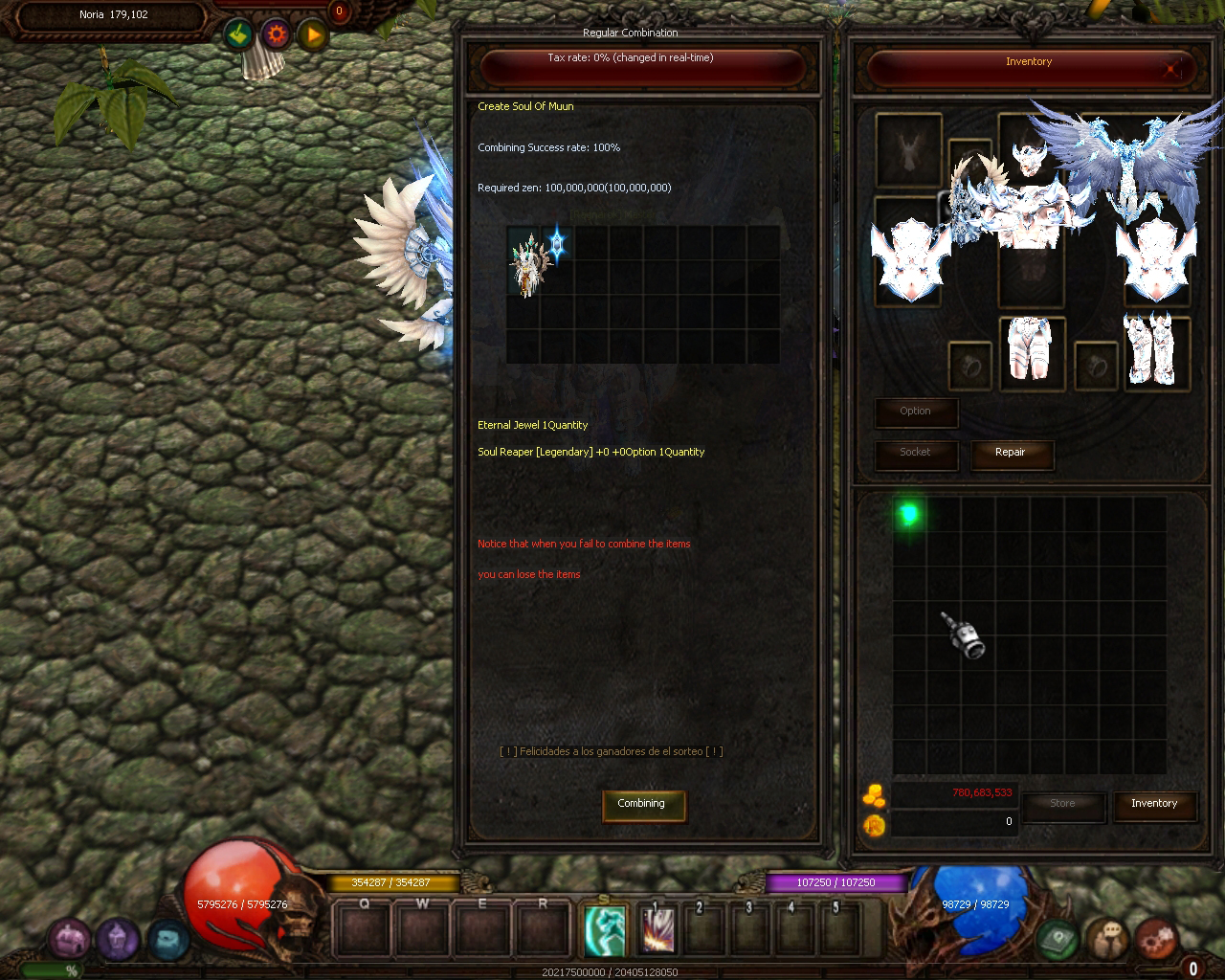Pick the Eternal Jewel in combination grid
1225x980 pixels.
[557, 243]
